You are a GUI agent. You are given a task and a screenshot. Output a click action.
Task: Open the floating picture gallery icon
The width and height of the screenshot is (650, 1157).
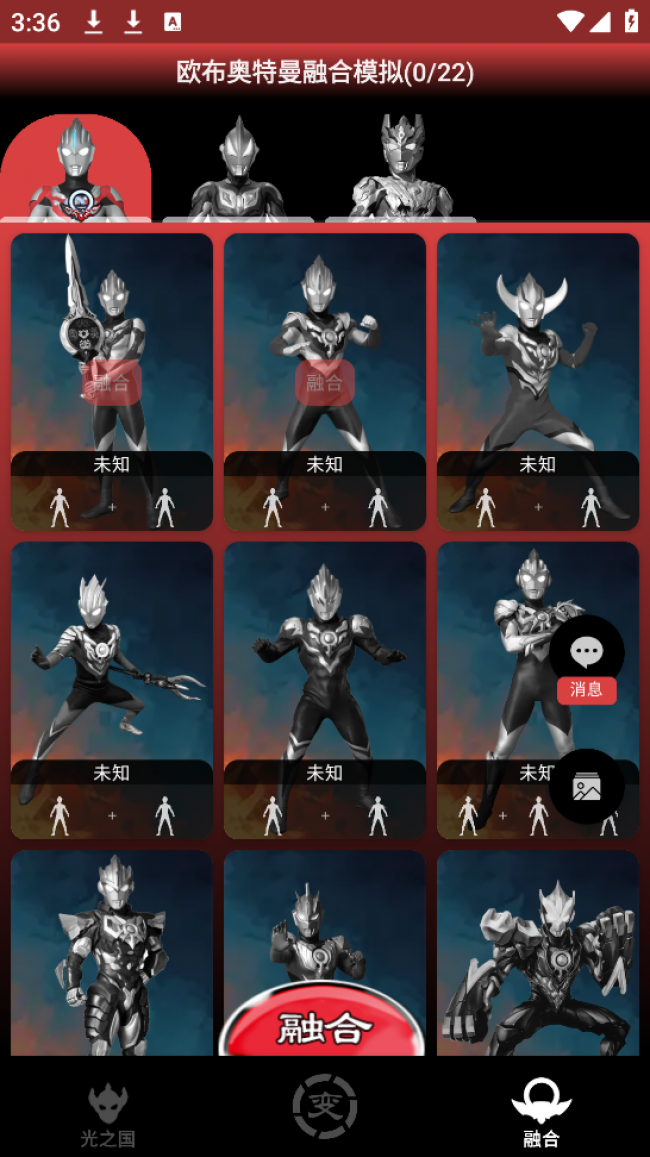pos(586,786)
